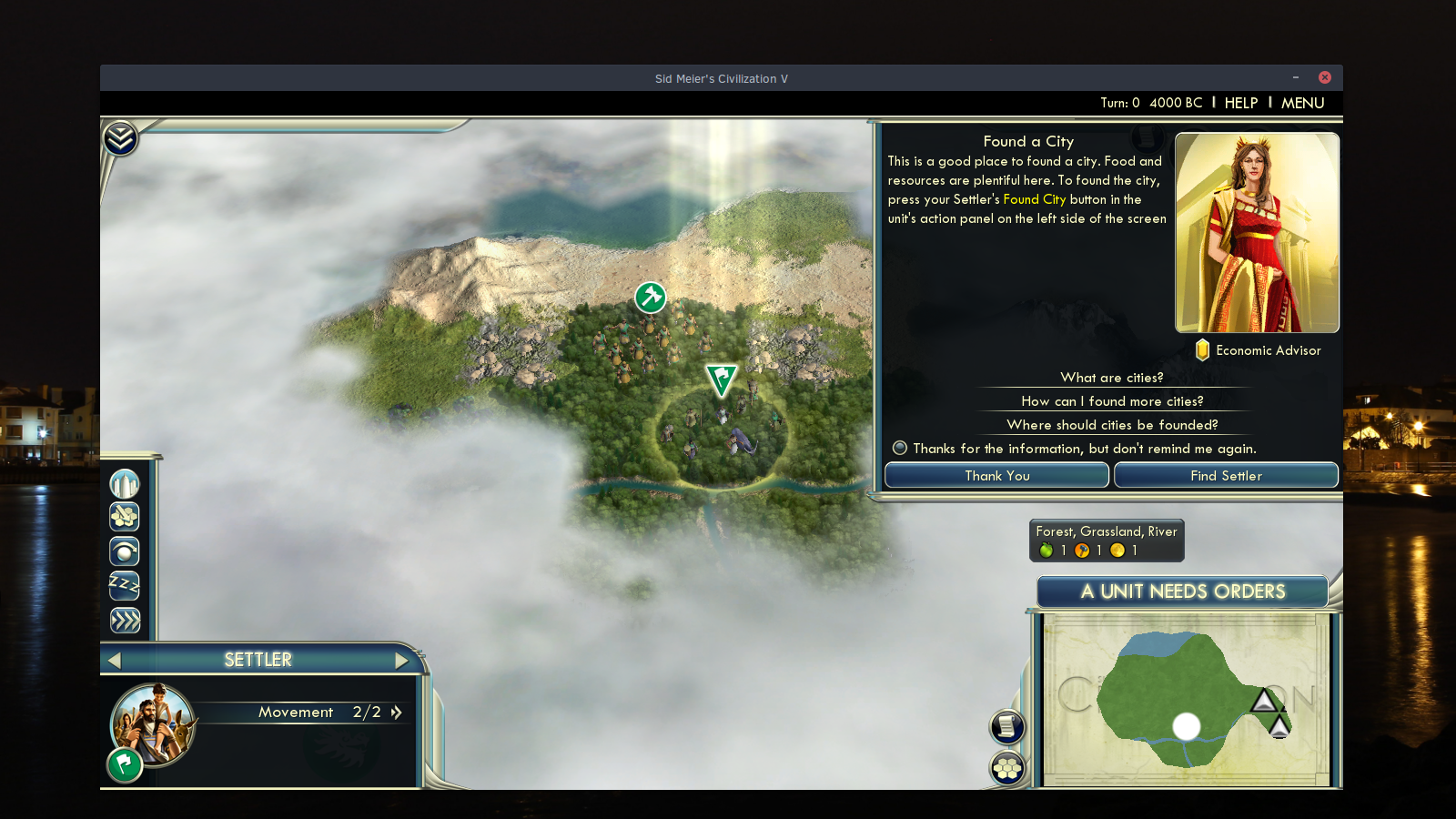Choose "How can I found more cities?"
Viewport: 1456px width, 819px height.
[x=1111, y=401]
